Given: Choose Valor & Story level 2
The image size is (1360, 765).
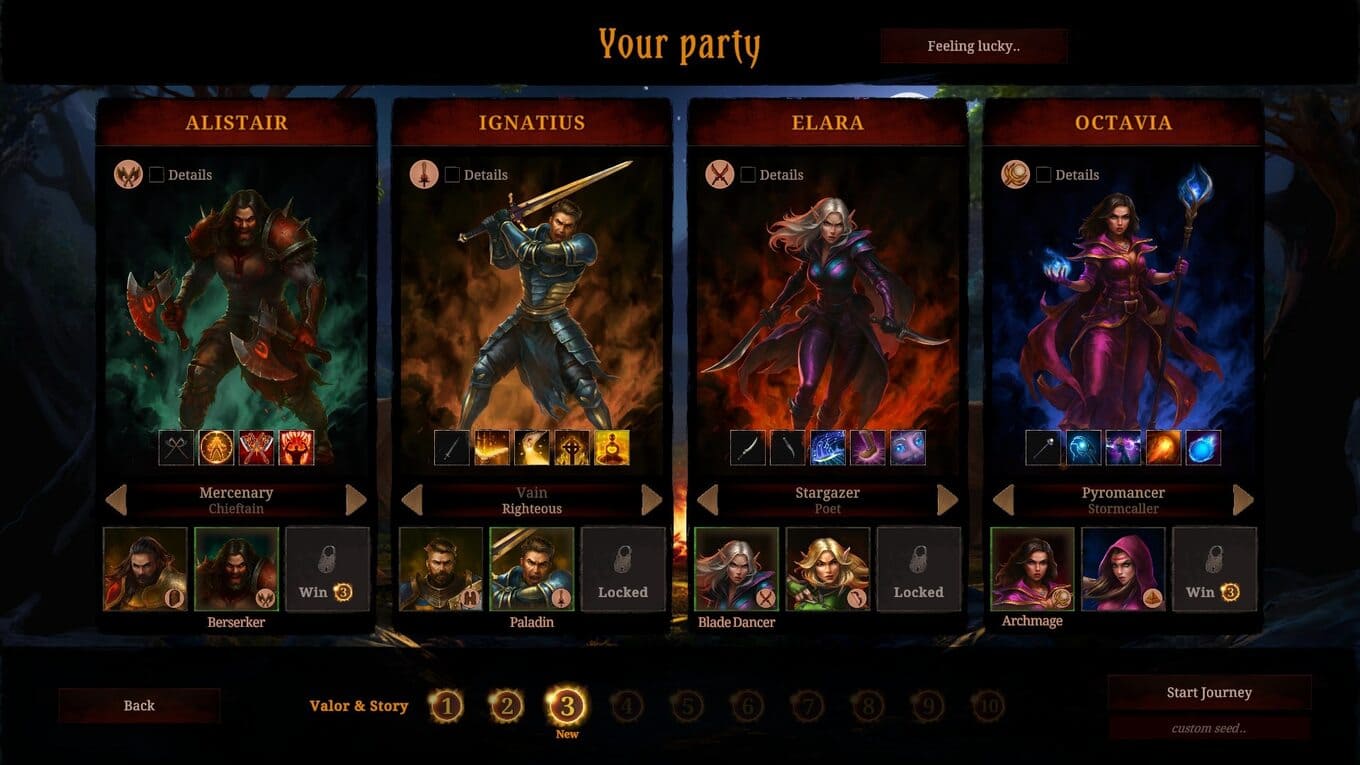Looking at the screenshot, I should tap(506, 707).
